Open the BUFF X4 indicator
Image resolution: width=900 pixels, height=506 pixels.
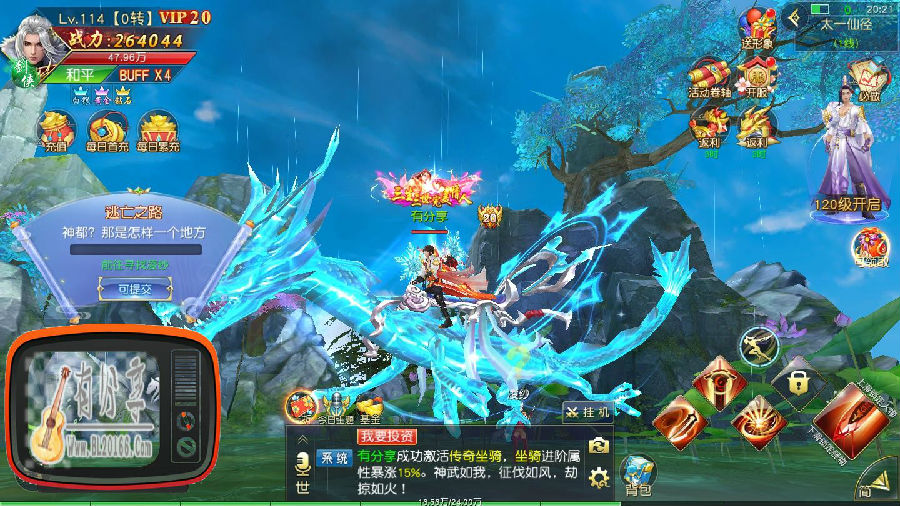145,75
